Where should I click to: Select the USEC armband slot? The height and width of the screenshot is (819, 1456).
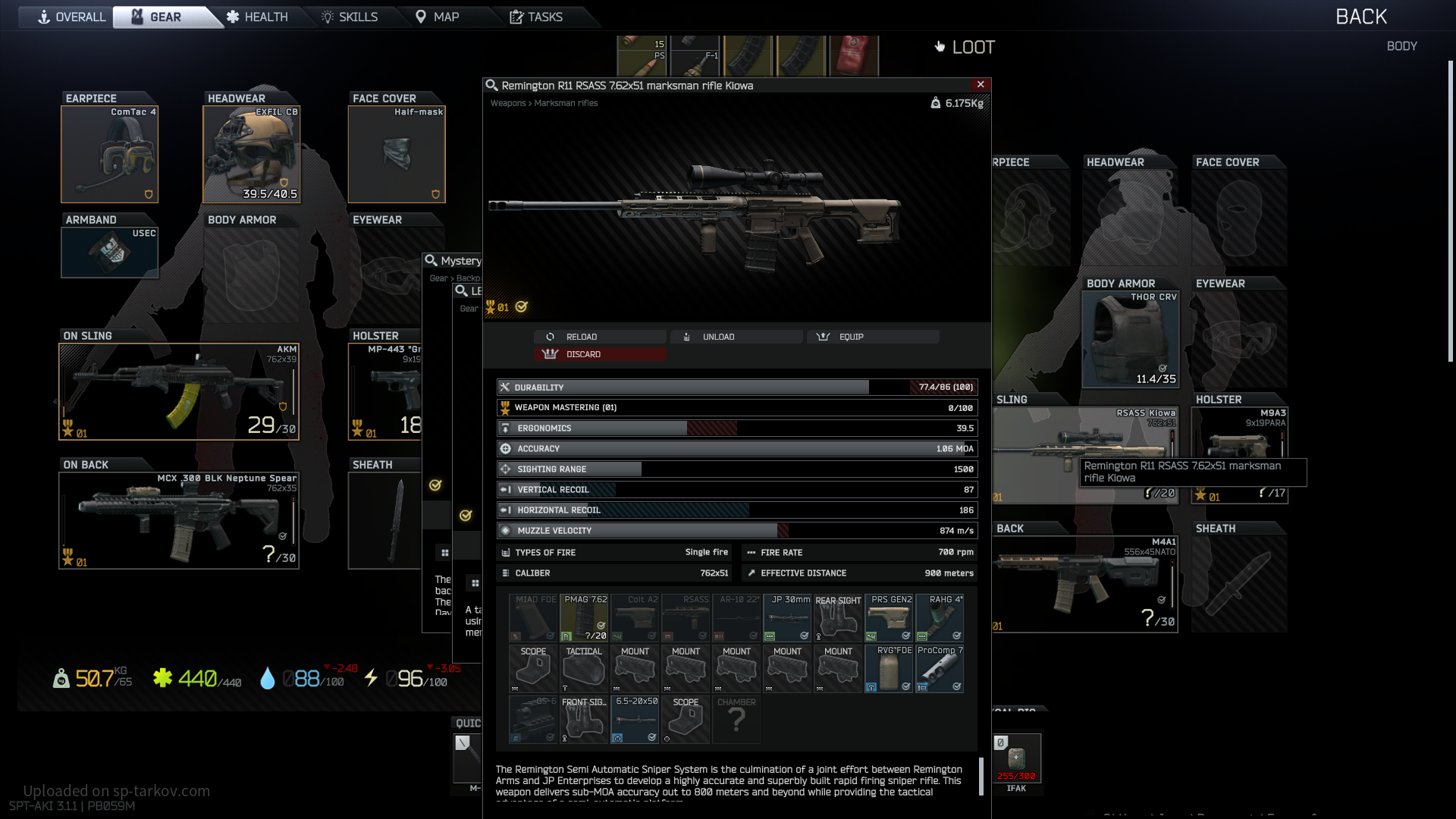coord(109,253)
